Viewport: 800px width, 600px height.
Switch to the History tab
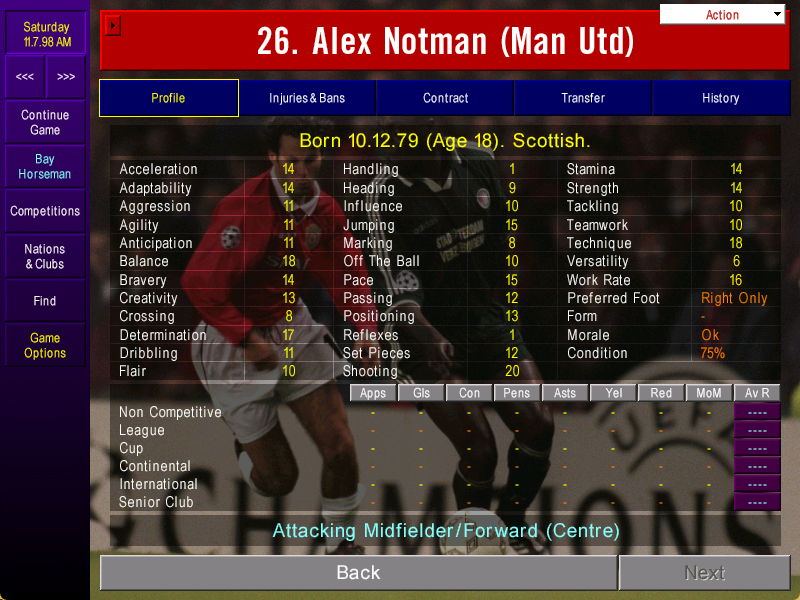(x=720, y=98)
